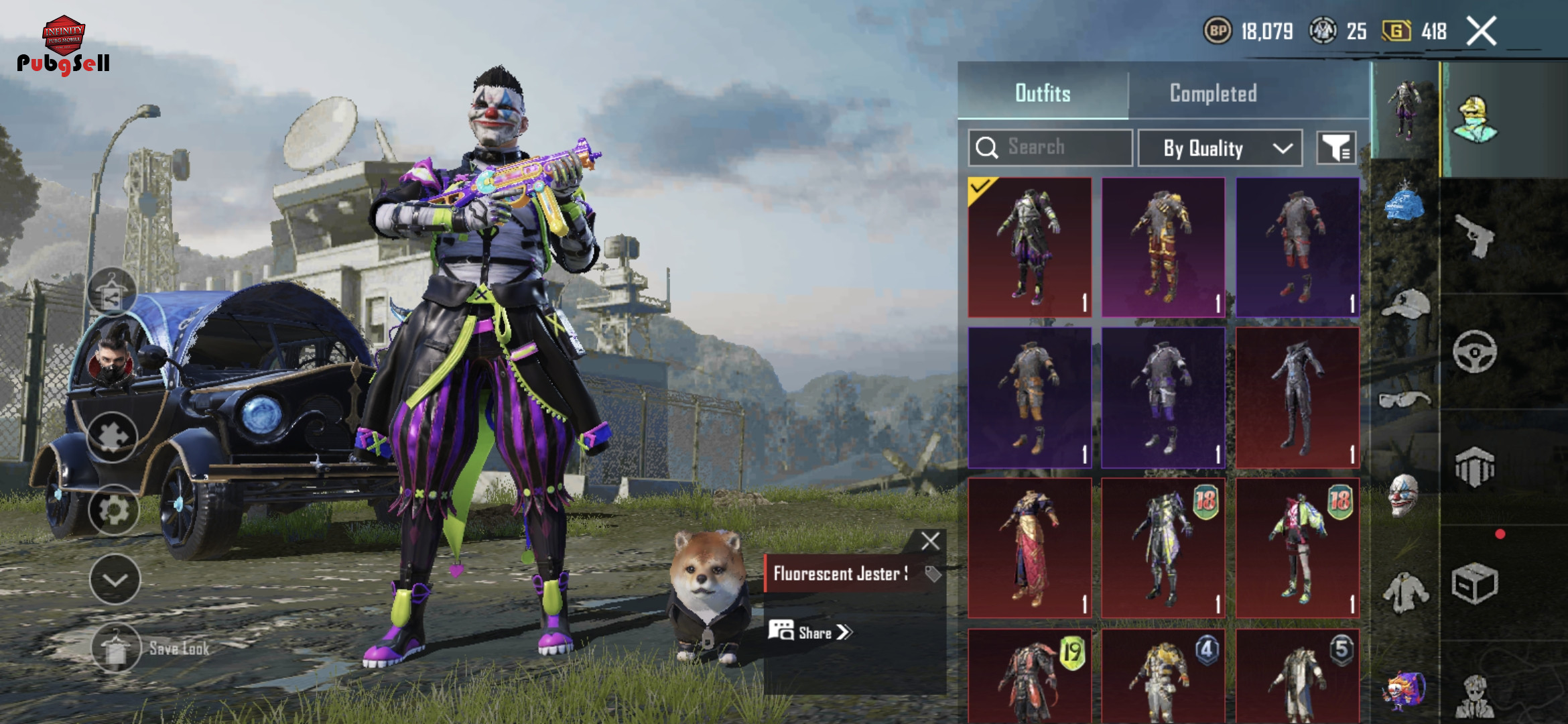Select the Outfits tab
The image size is (1568, 724).
tap(1043, 93)
